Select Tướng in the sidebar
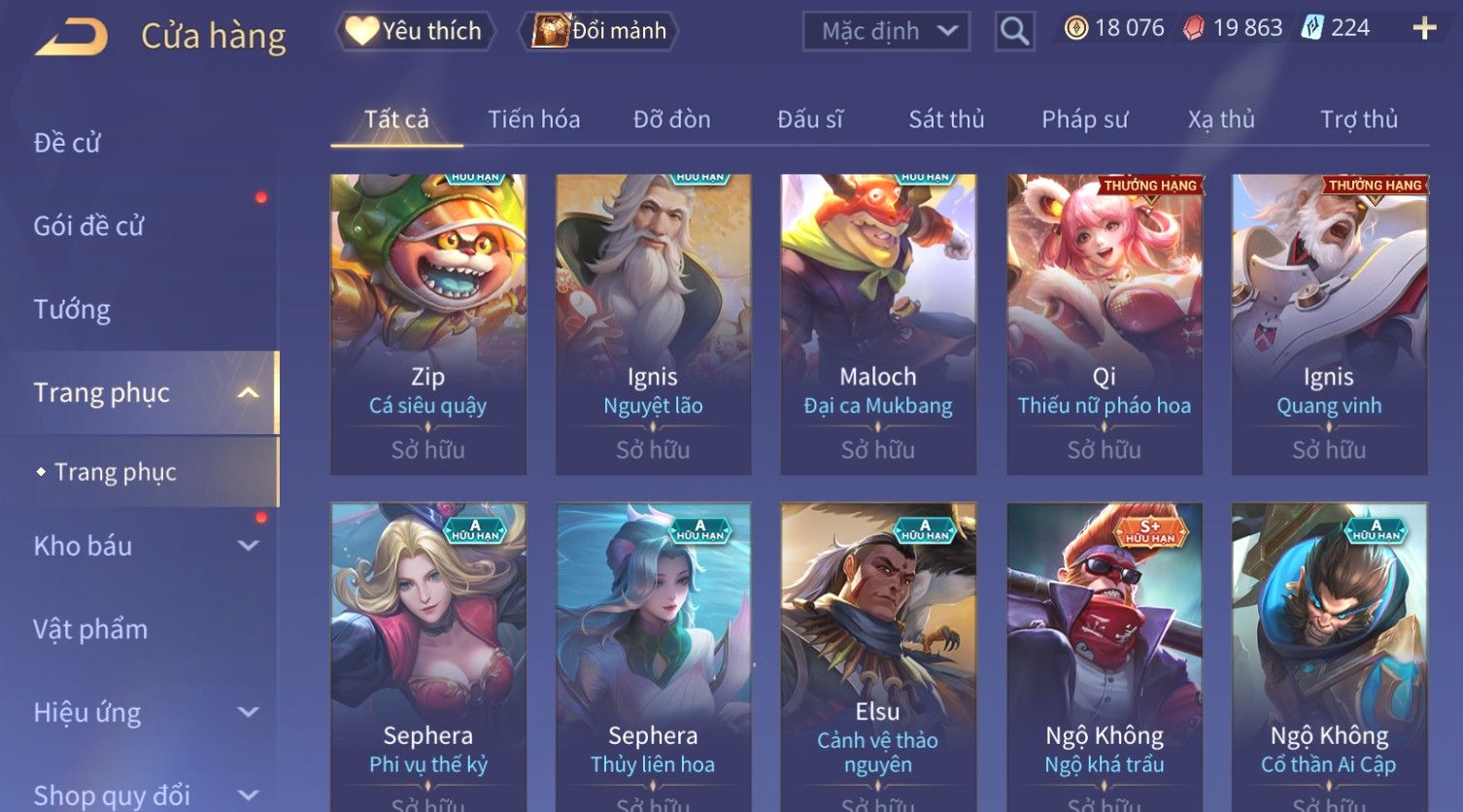Image resolution: width=1463 pixels, height=812 pixels. 72,310
